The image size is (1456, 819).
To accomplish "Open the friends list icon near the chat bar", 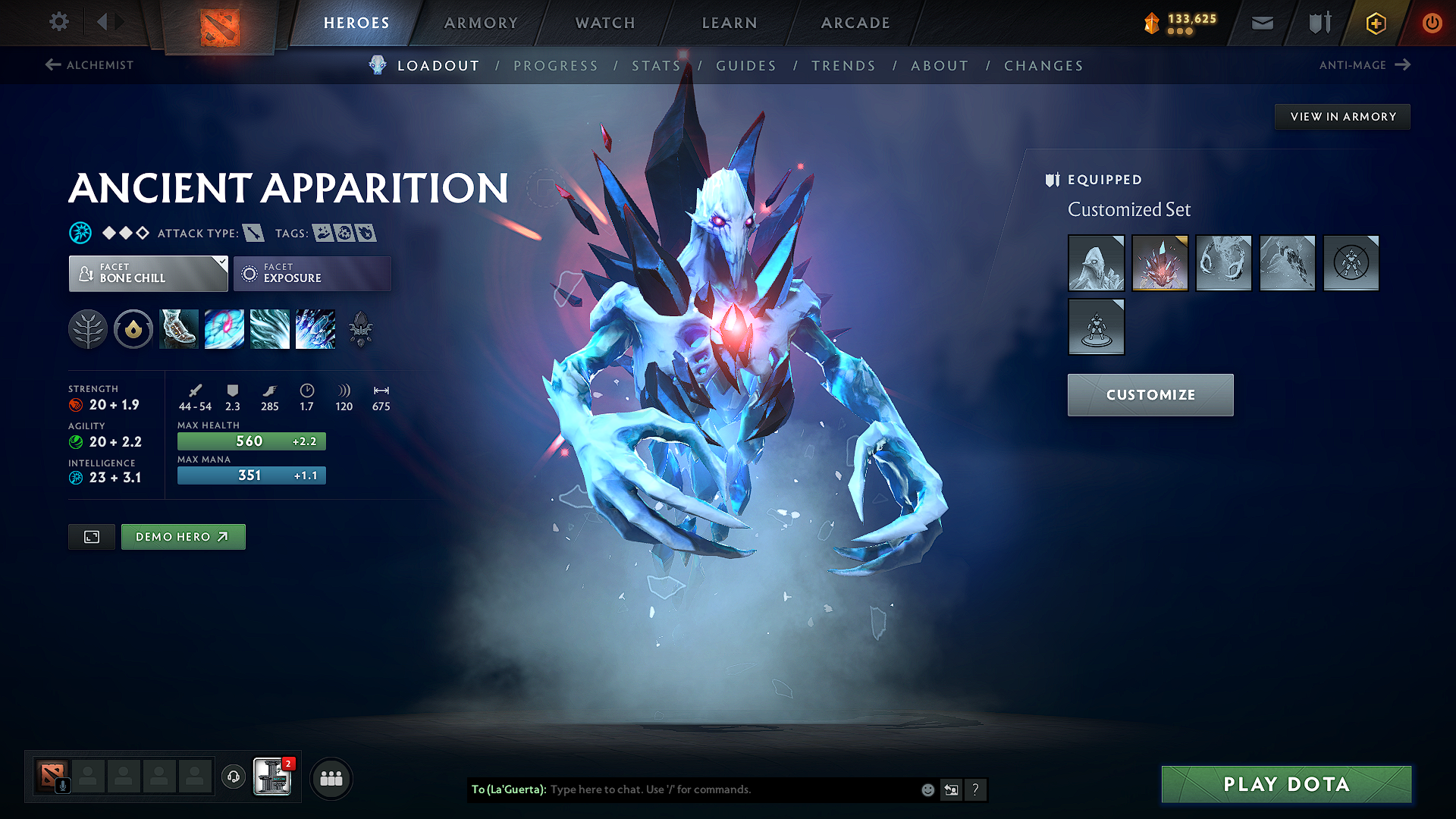I will [x=331, y=777].
